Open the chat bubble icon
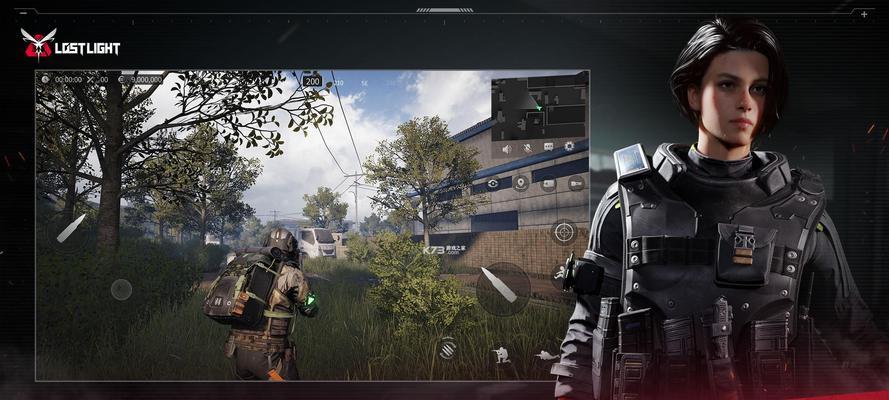This screenshot has width=889, height=400. click(548, 148)
